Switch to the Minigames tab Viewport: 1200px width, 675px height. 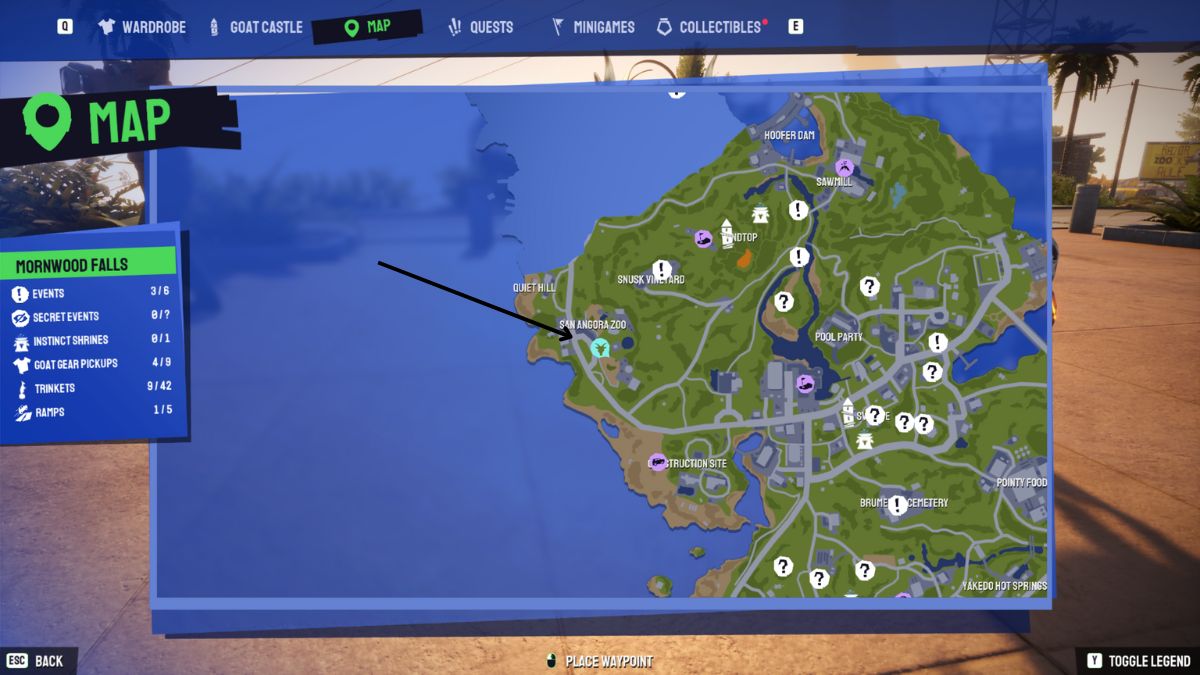pos(593,27)
